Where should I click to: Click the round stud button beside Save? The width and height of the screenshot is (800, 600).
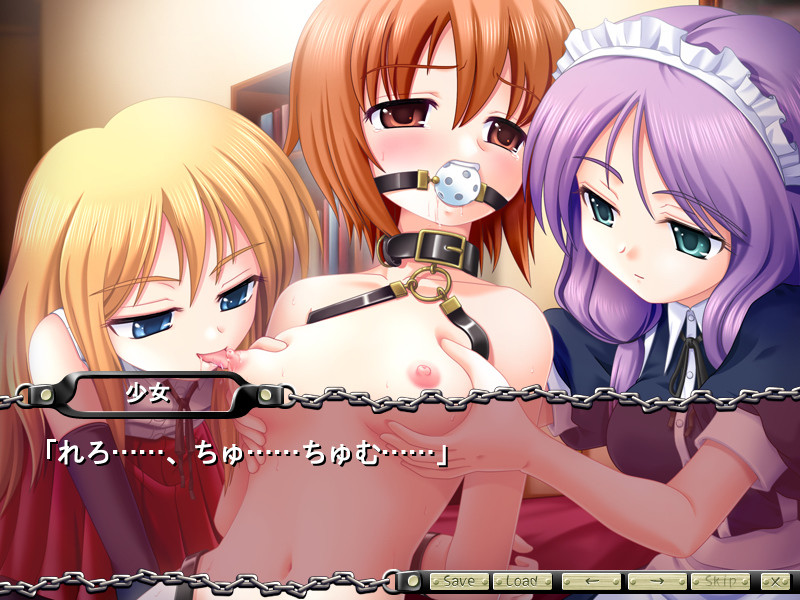pyautogui.click(x=411, y=581)
